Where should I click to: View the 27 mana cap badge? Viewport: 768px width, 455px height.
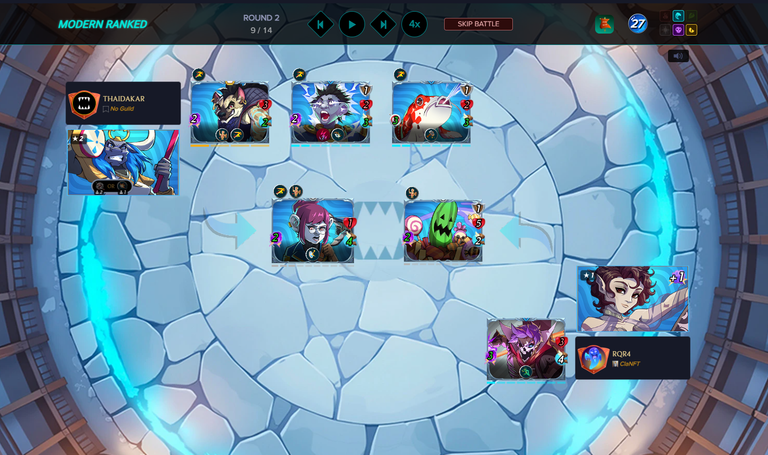pos(638,23)
